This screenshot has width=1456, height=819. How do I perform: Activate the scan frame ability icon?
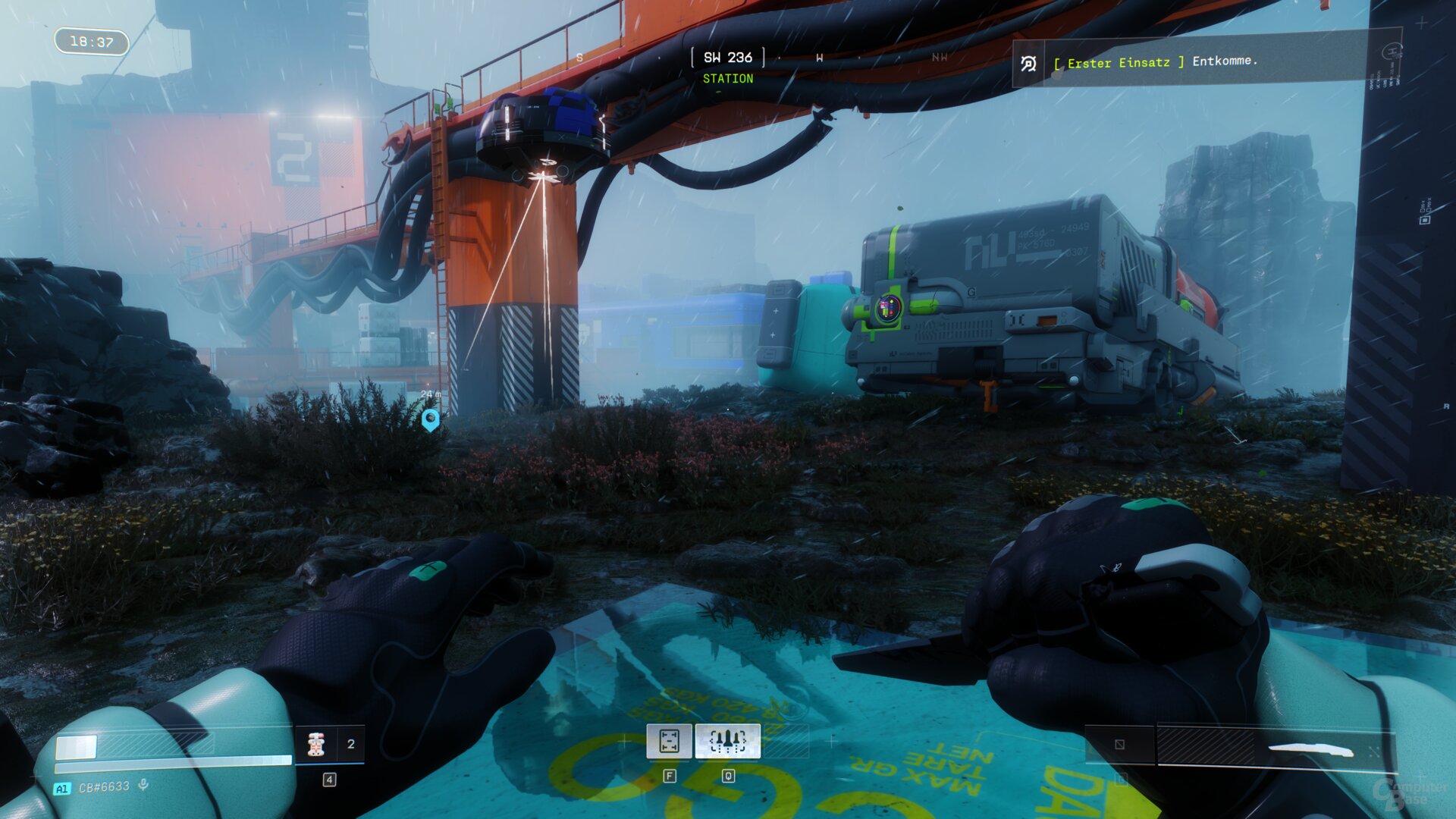pos(669,741)
